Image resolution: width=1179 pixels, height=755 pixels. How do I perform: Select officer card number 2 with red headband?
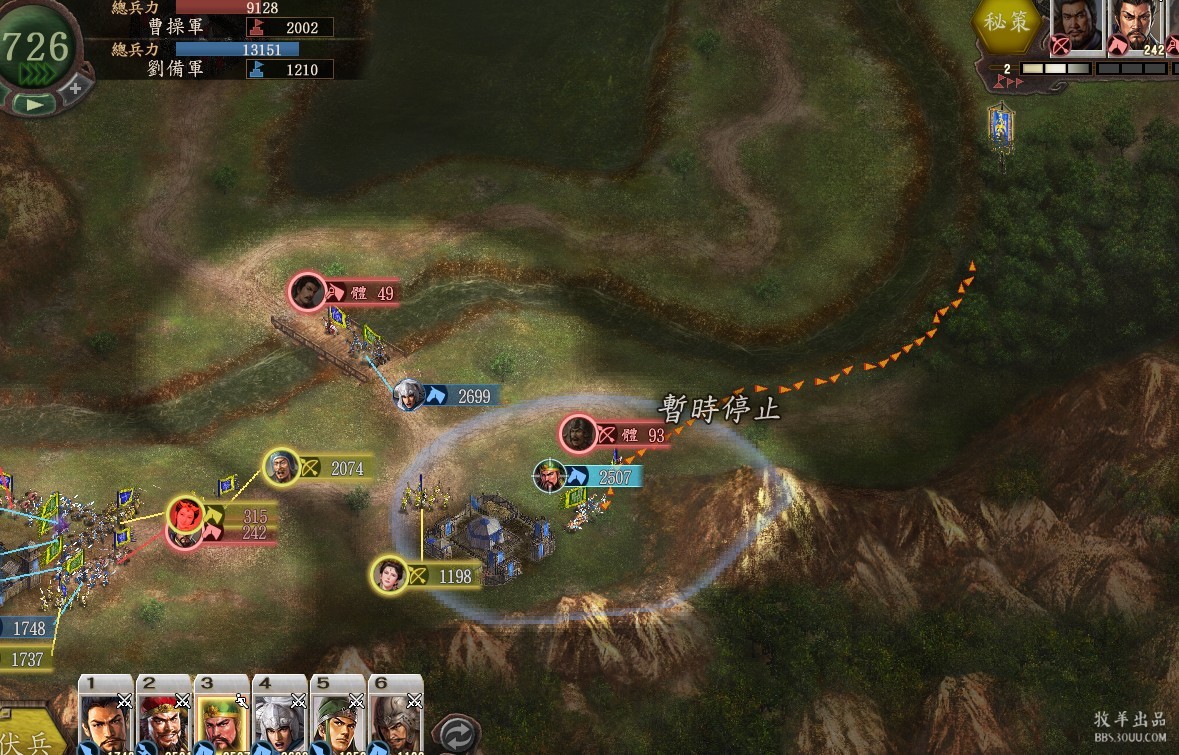coord(164,716)
